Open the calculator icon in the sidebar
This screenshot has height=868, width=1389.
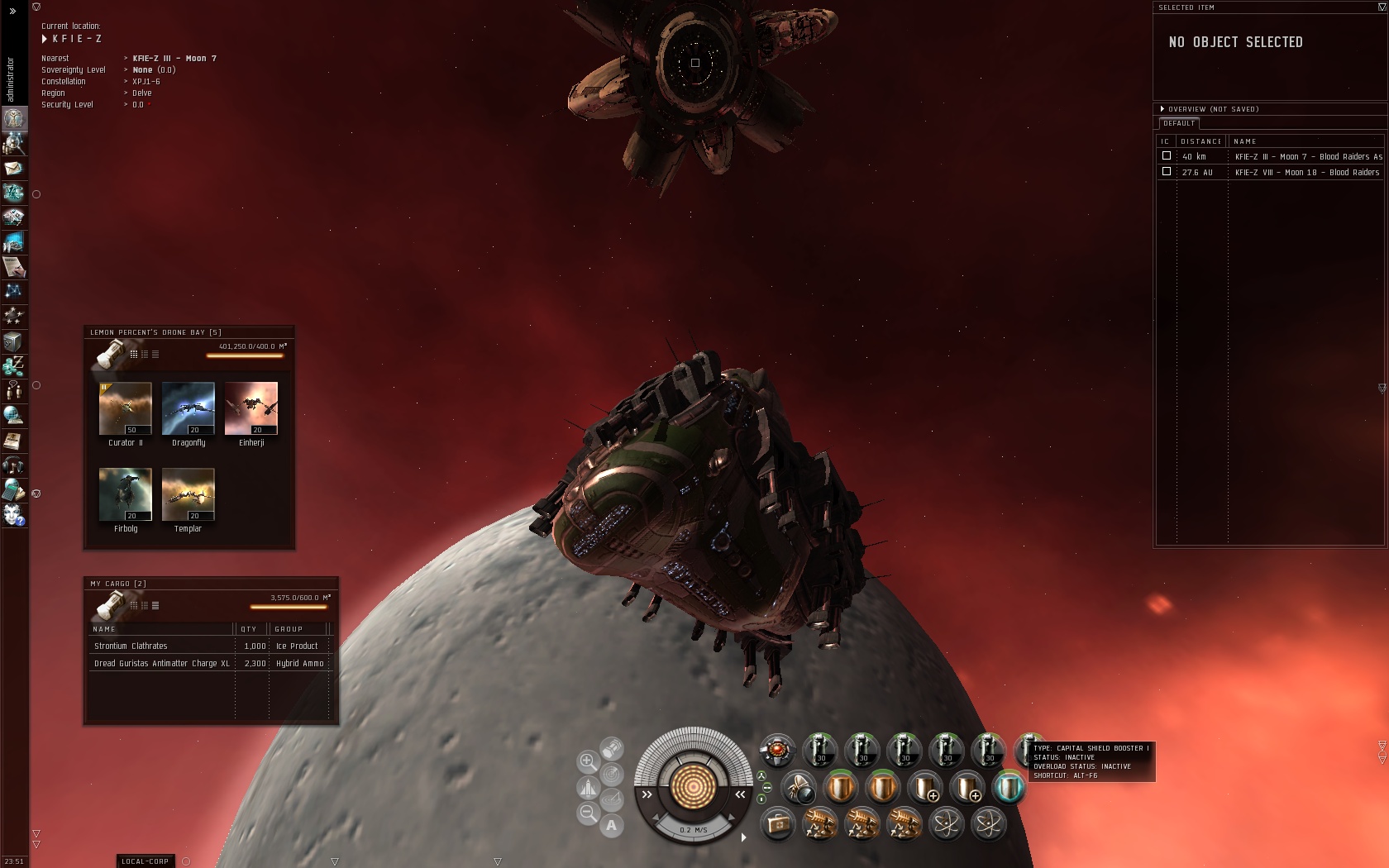[14, 490]
